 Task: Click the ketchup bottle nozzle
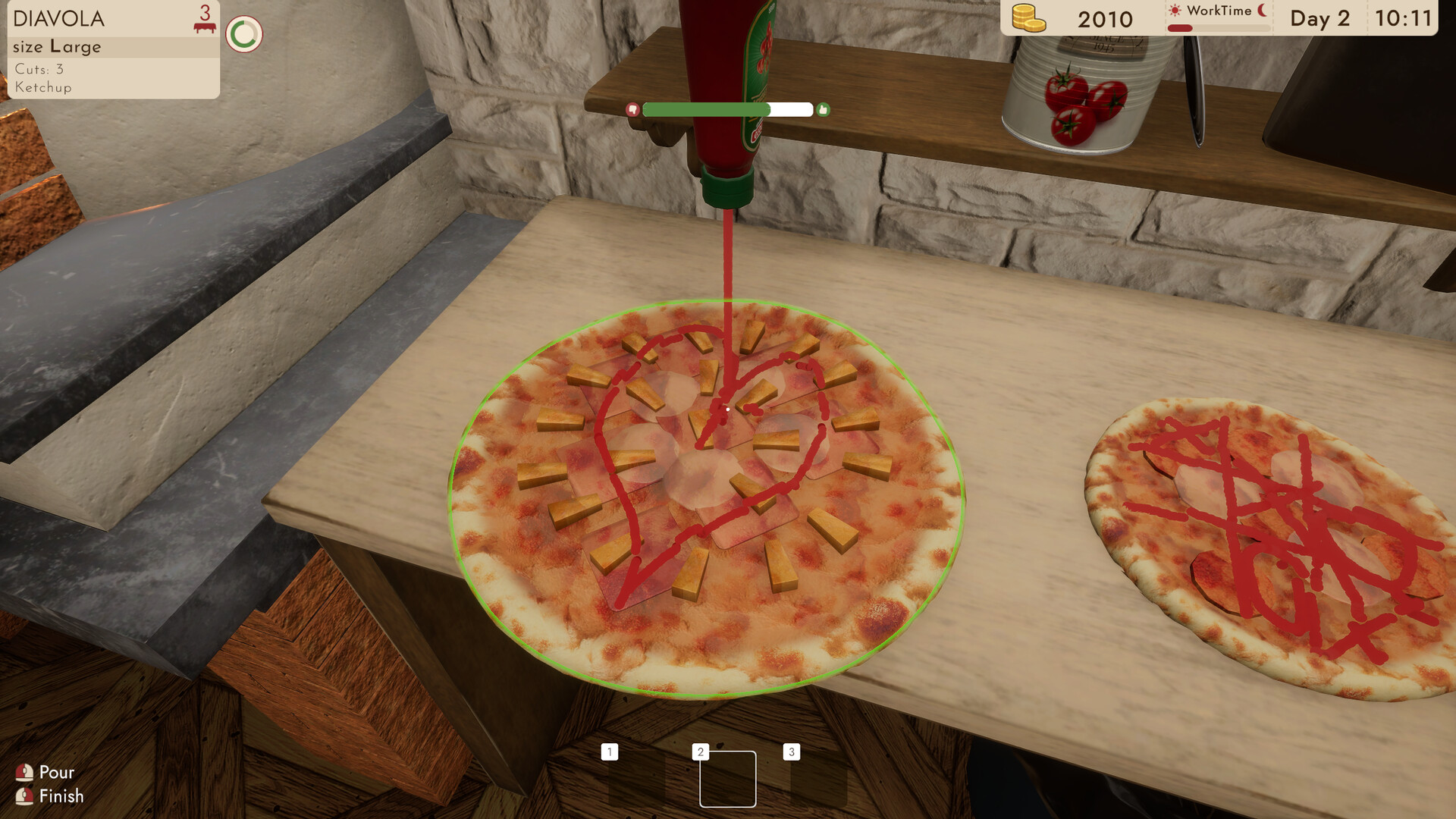tap(728, 190)
